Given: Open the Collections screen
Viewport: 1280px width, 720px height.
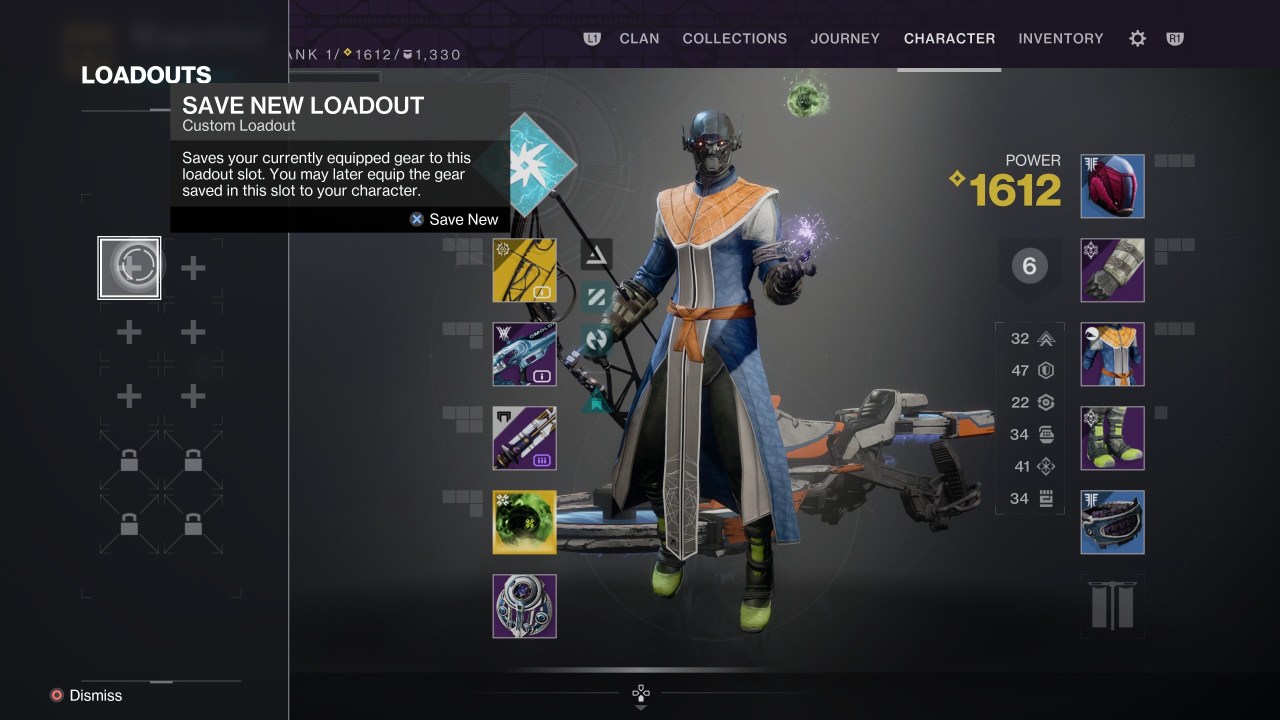Looking at the screenshot, I should click(735, 38).
